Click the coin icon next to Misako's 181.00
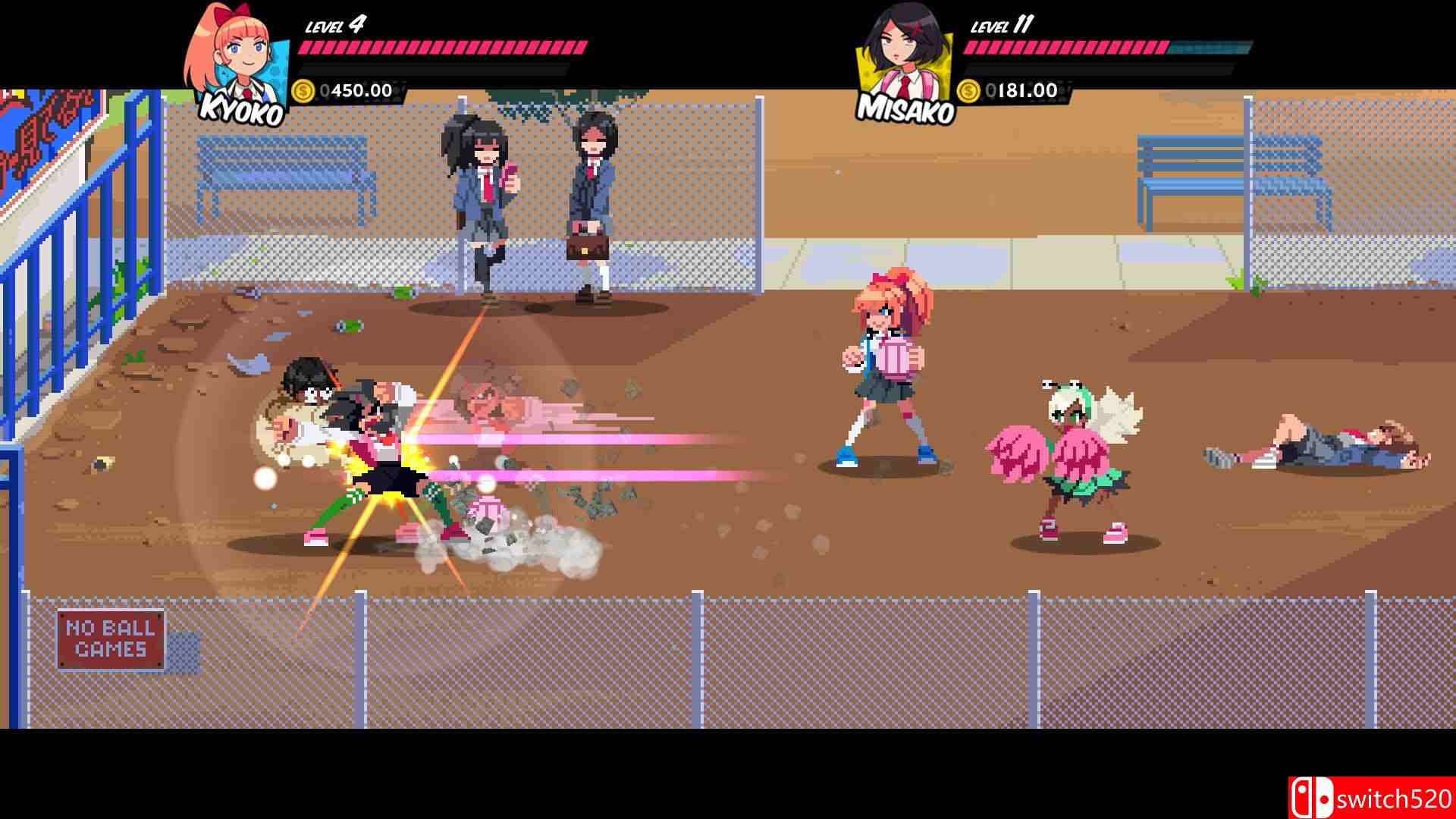 (x=969, y=89)
